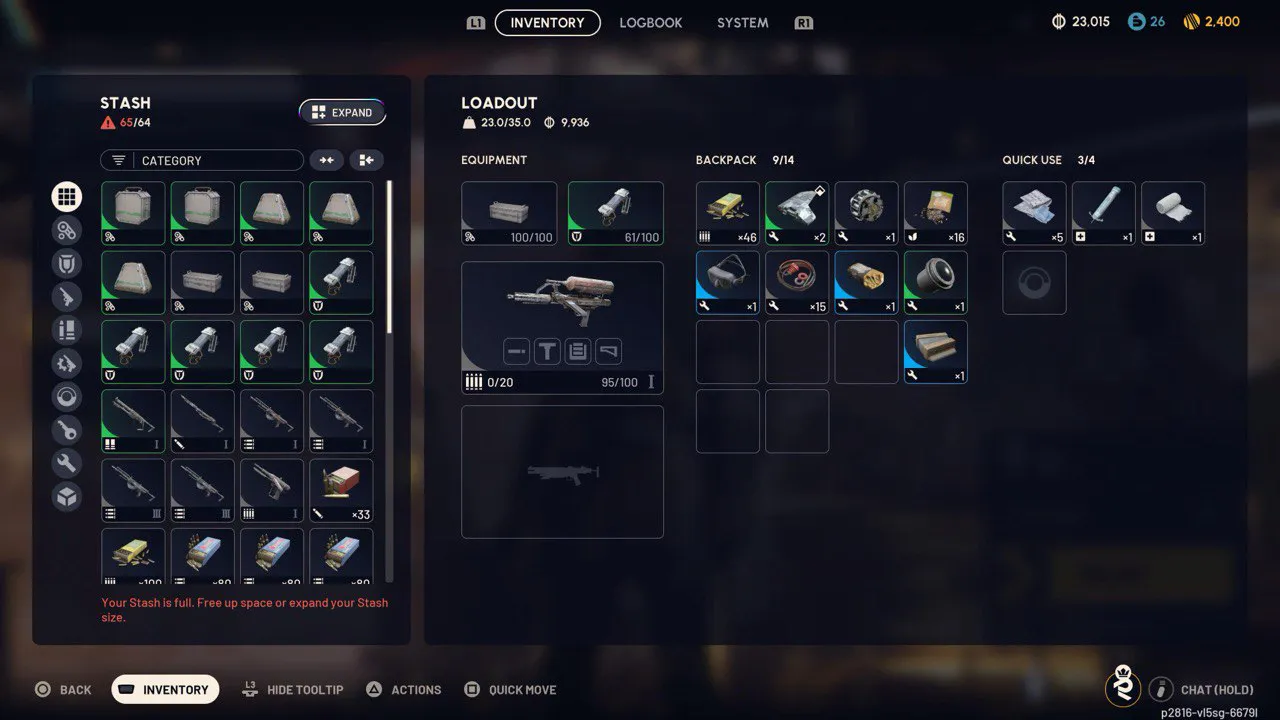Select the muzzle attachment slot on the weapon
This screenshot has height=720, width=1280.
click(517, 351)
